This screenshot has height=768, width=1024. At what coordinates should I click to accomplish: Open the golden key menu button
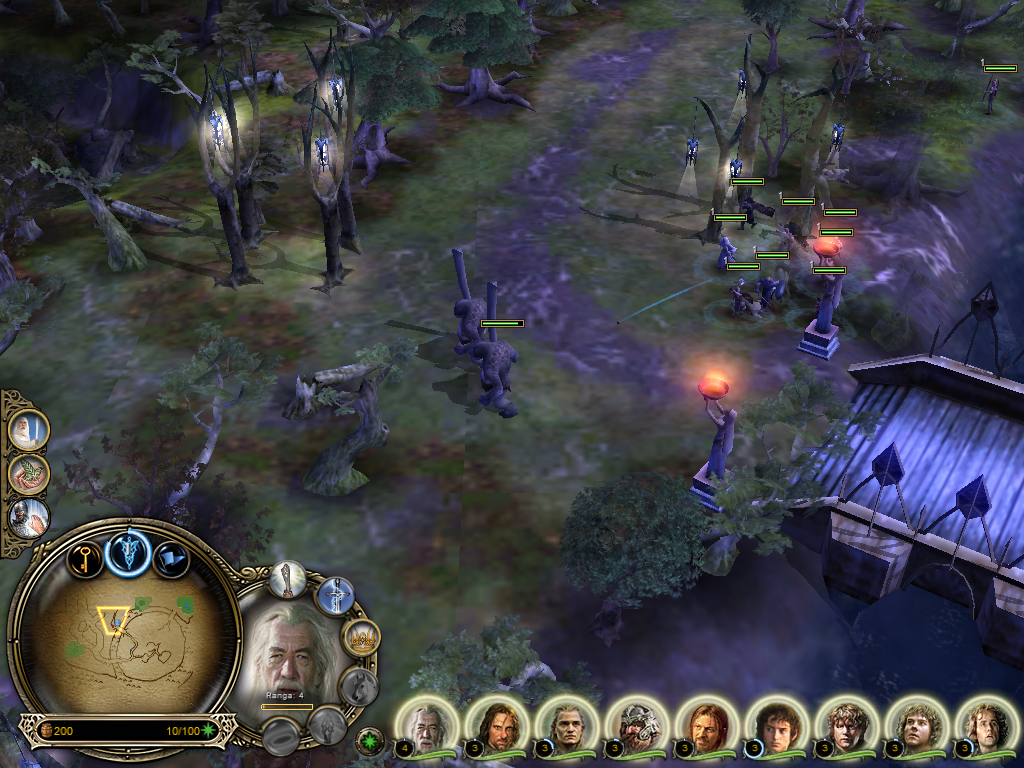(86, 558)
